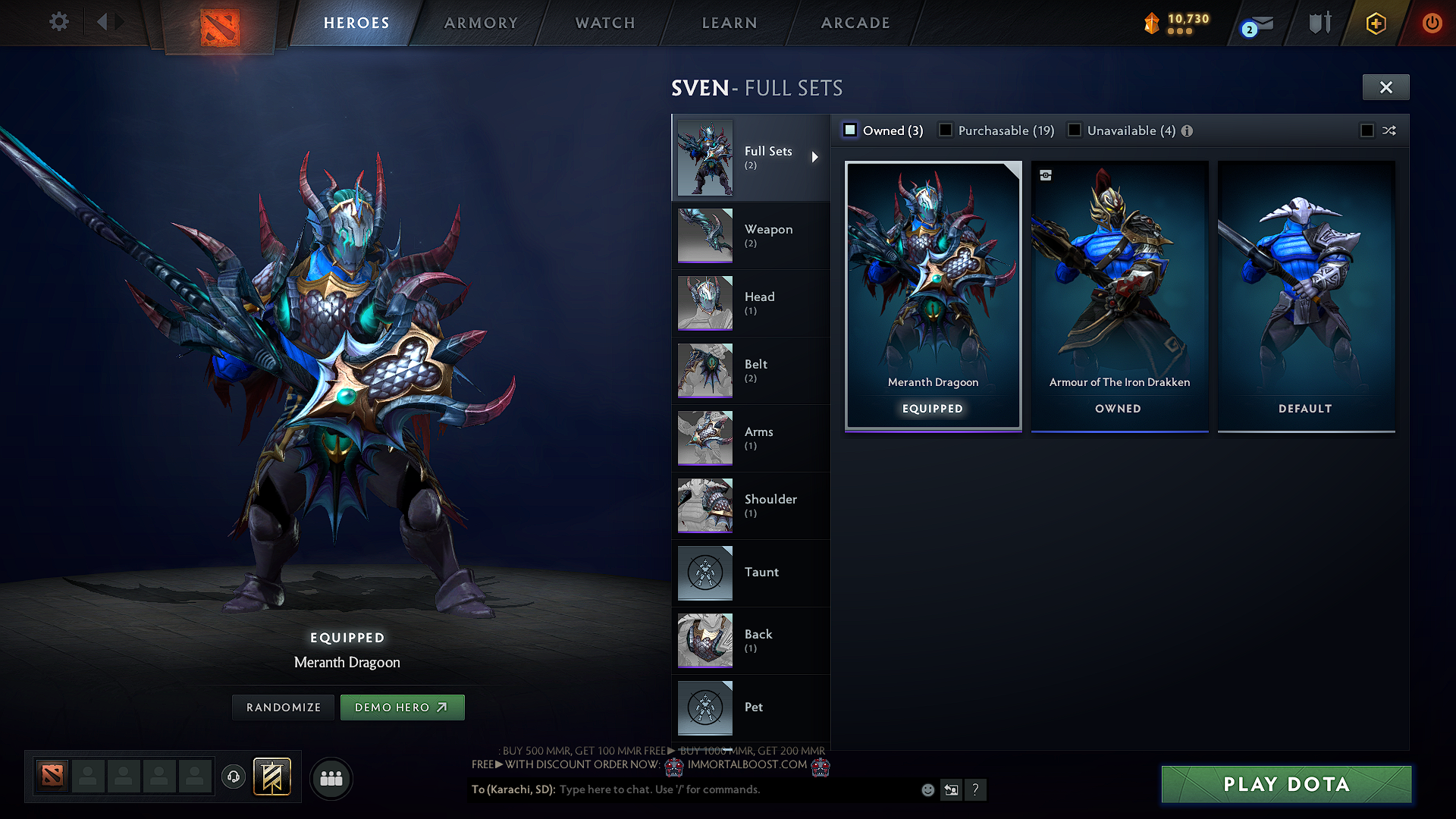Start matchmaking with Play Dota
This screenshot has height=819, width=1456.
coord(1286,784)
